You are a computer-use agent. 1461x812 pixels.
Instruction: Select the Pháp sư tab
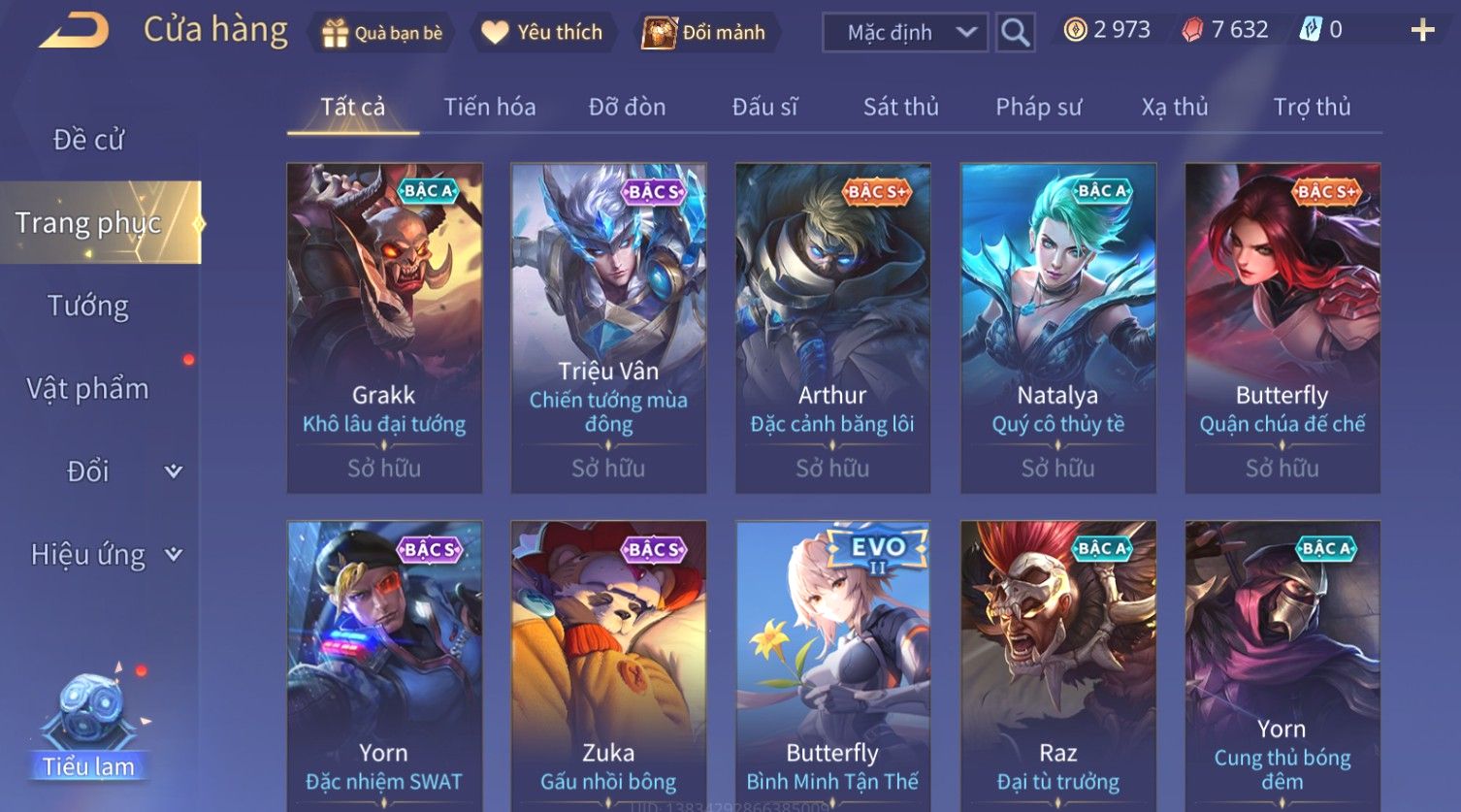click(x=1038, y=107)
